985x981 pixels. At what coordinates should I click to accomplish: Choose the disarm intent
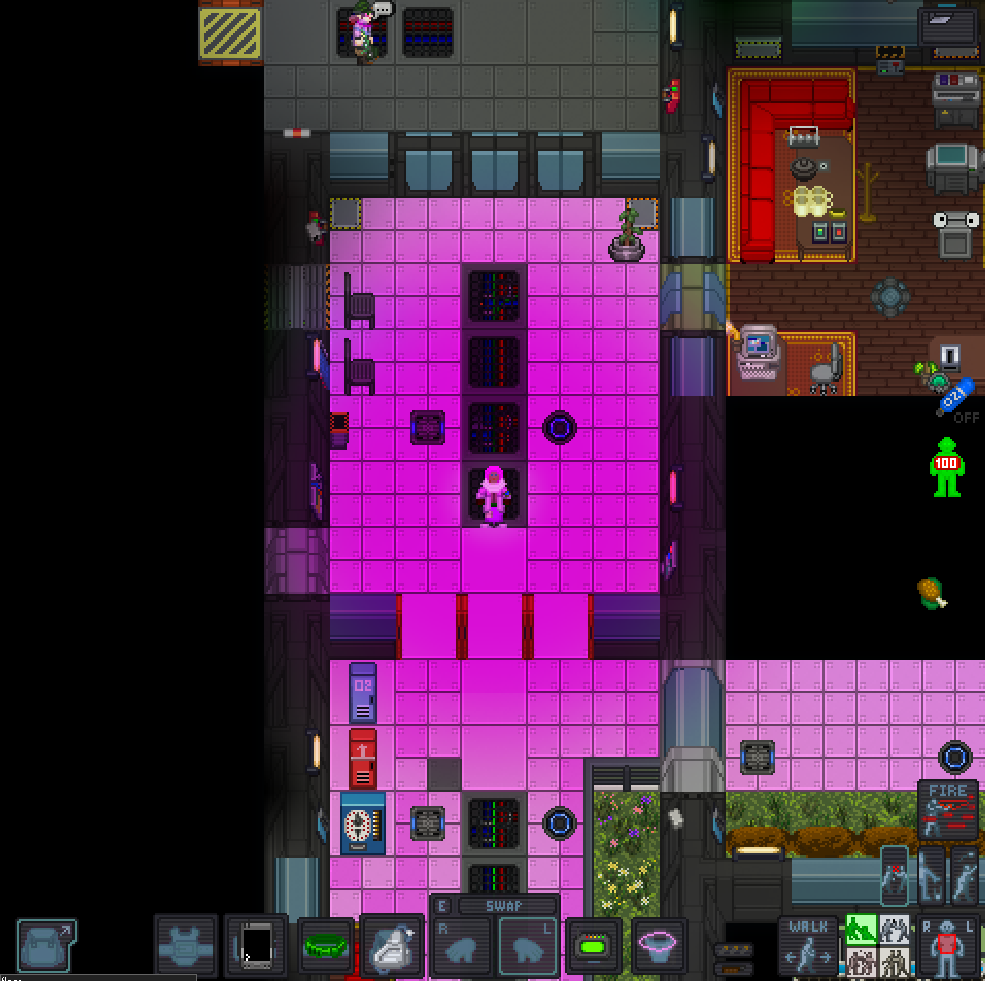pos(895,930)
